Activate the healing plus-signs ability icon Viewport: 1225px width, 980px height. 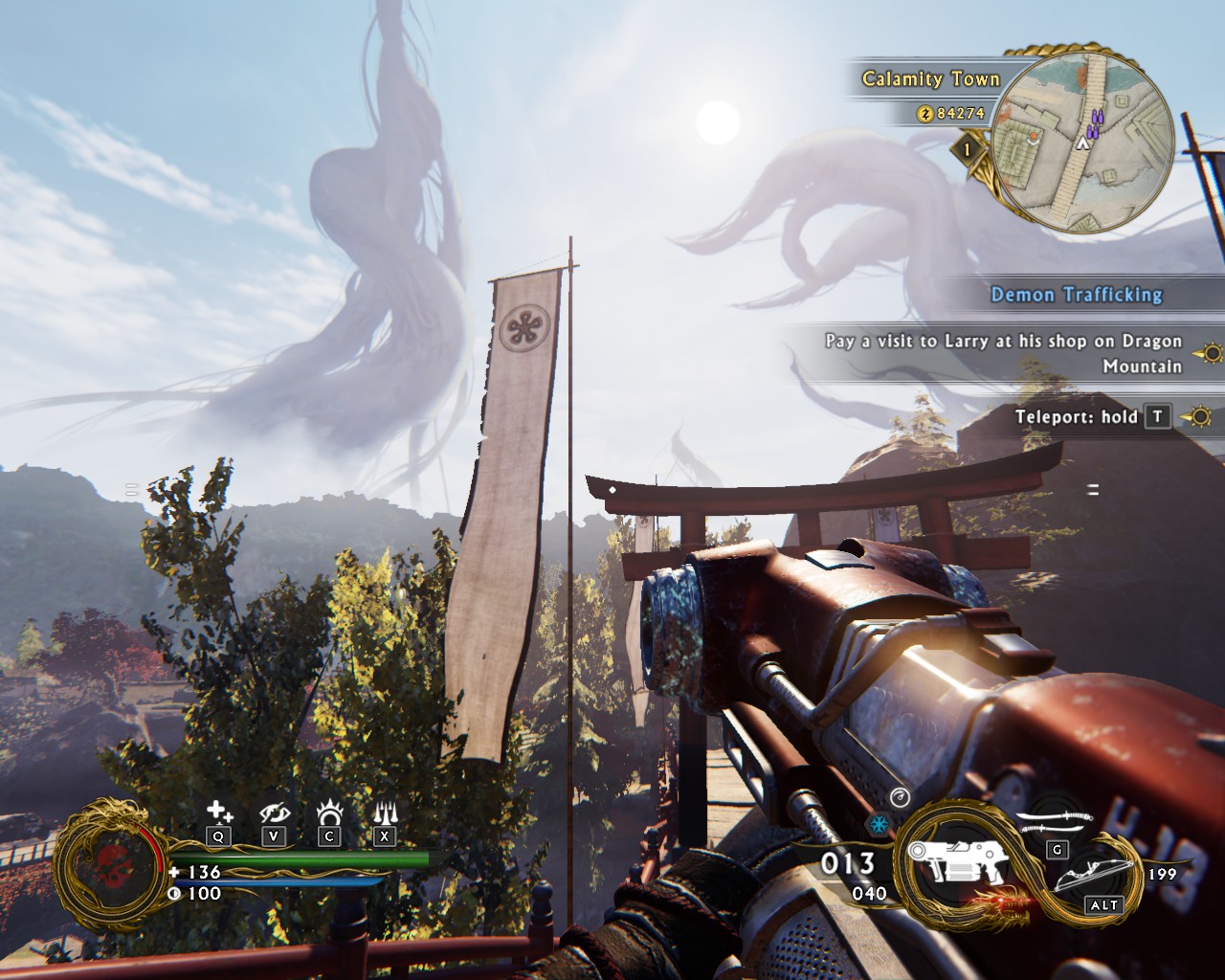tap(219, 813)
